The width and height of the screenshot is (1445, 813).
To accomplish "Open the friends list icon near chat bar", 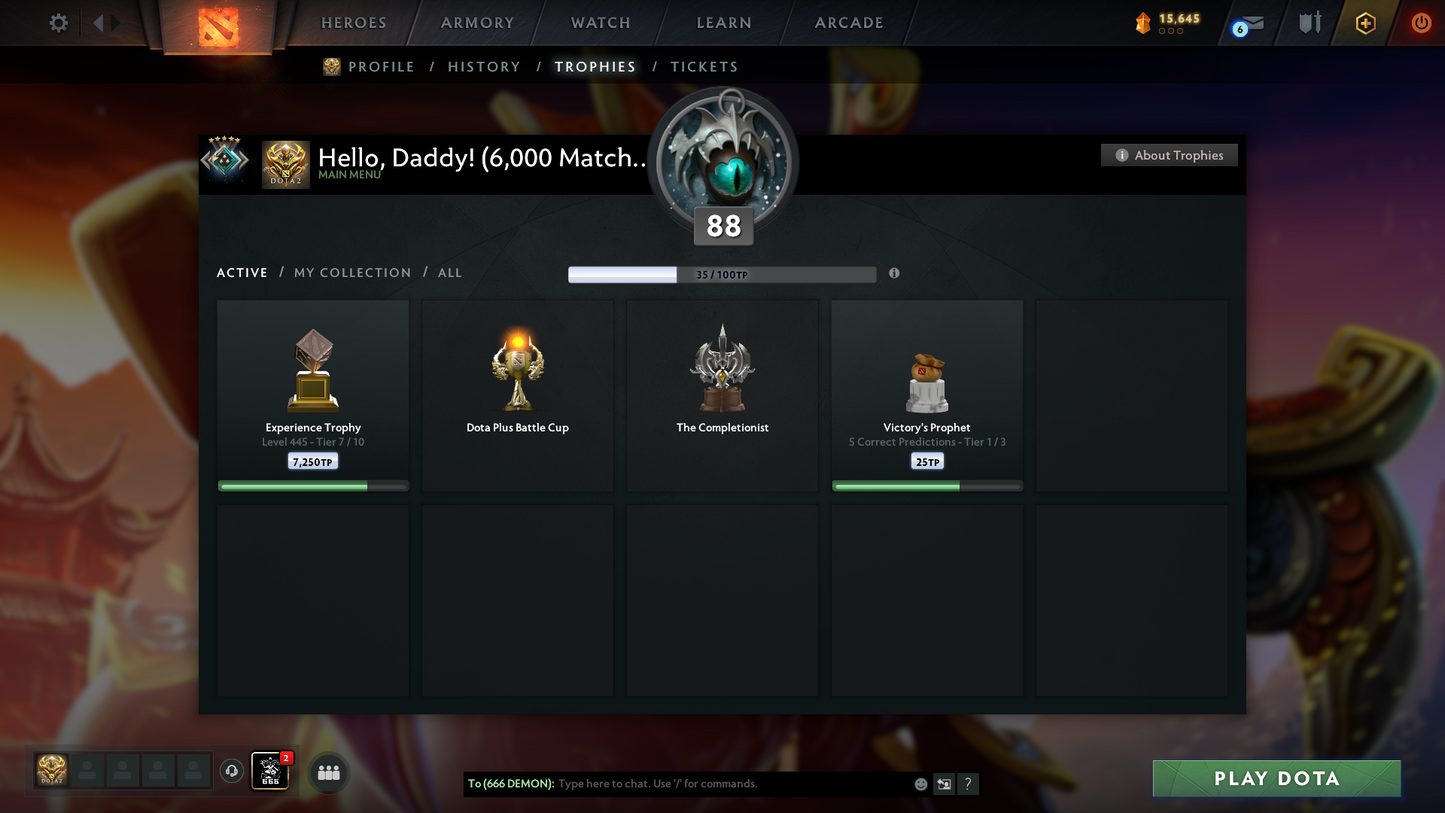I will [x=328, y=771].
